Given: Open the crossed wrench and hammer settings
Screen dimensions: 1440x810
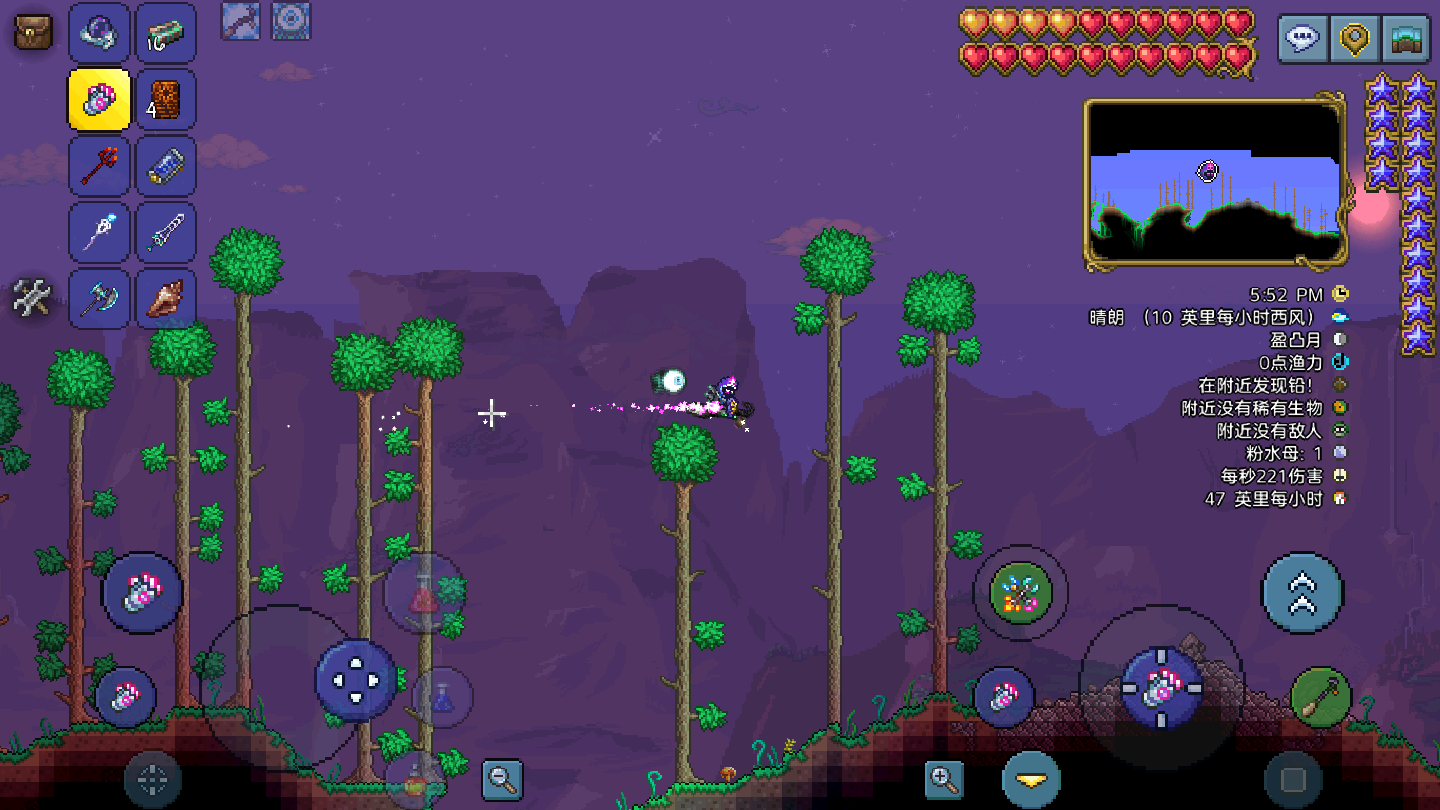Looking at the screenshot, I should [32, 298].
